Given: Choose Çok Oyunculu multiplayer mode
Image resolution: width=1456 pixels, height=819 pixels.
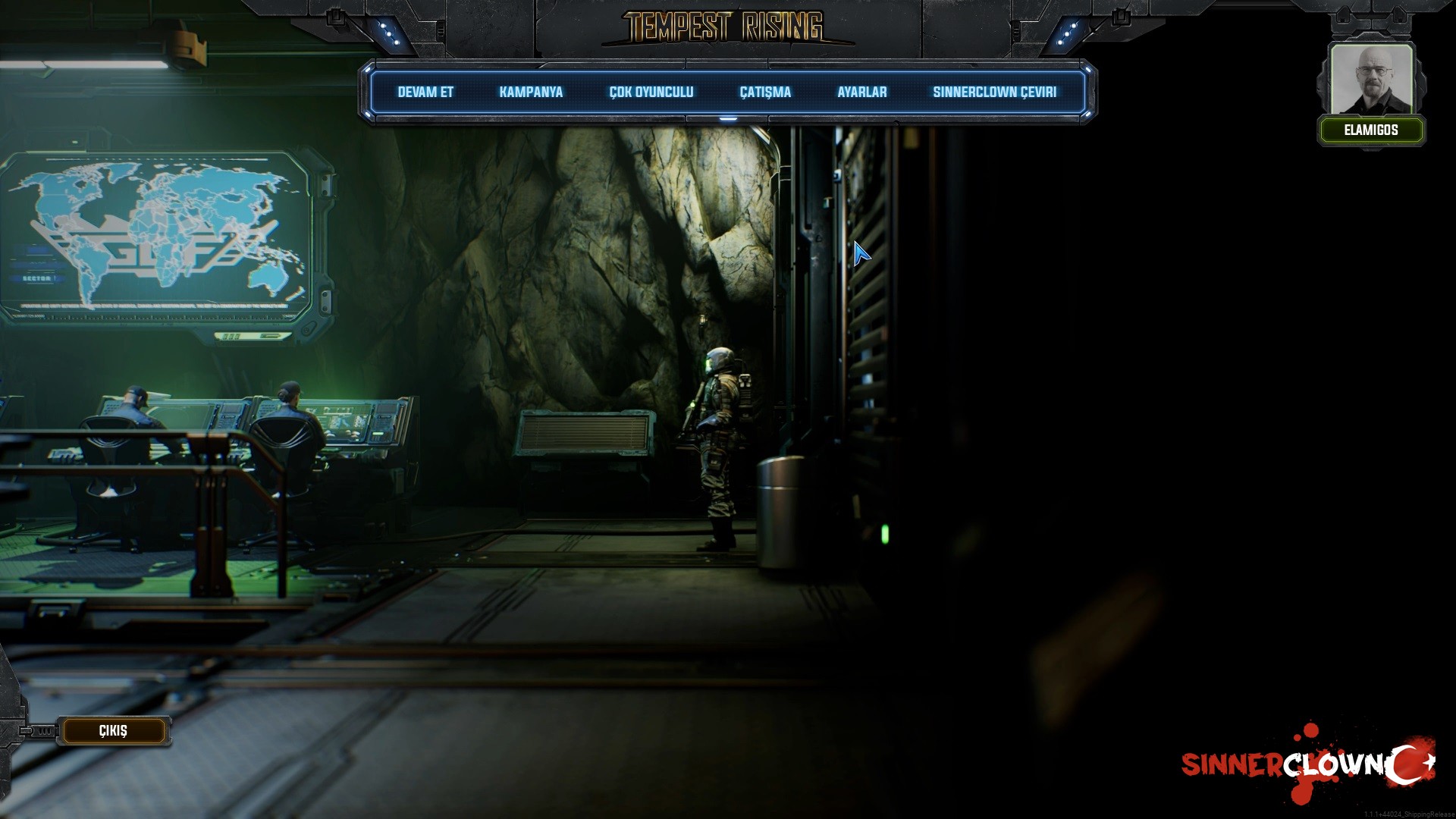Looking at the screenshot, I should [651, 93].
